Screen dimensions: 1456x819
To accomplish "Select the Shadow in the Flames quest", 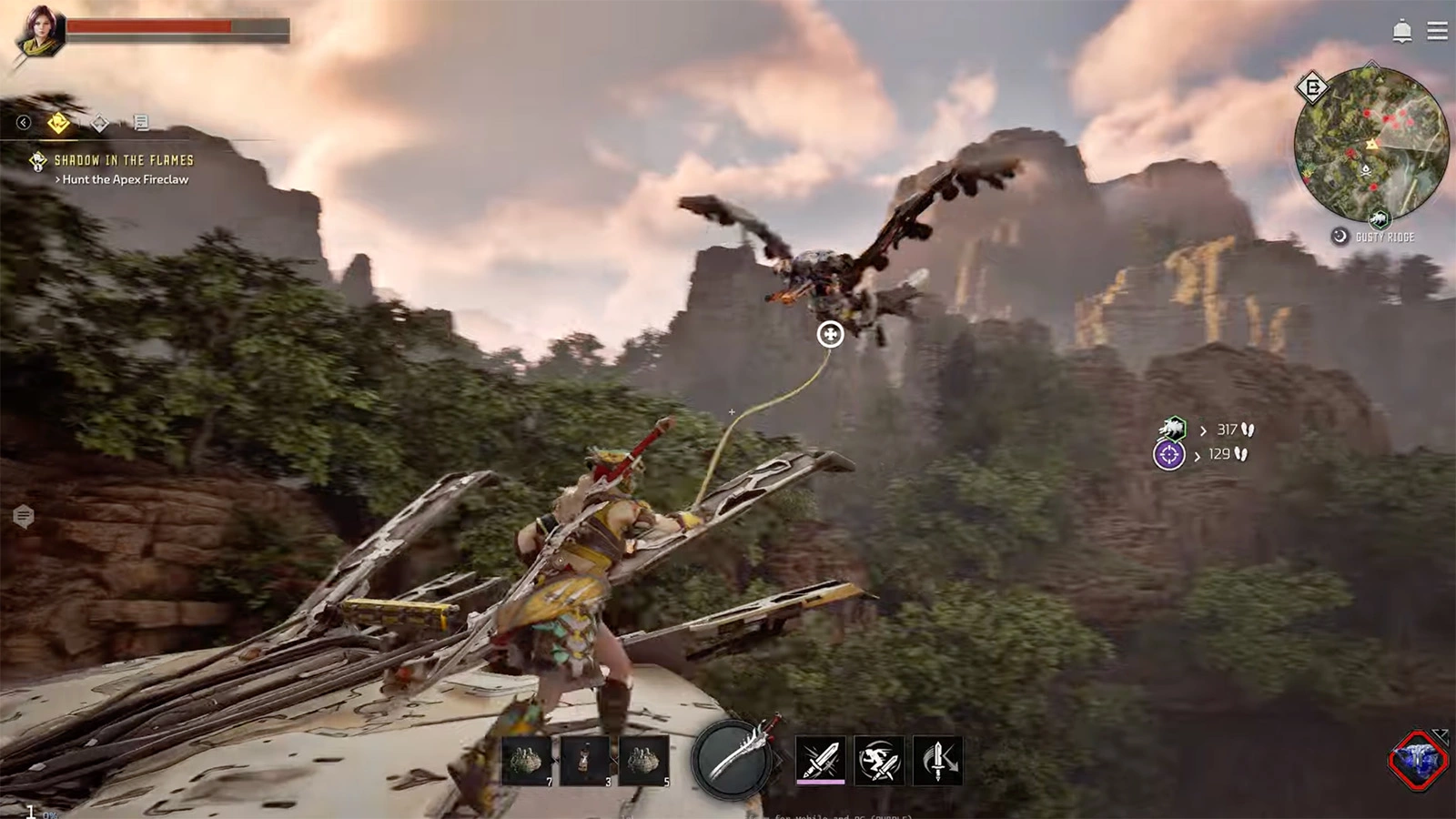I will coord(123,160).
